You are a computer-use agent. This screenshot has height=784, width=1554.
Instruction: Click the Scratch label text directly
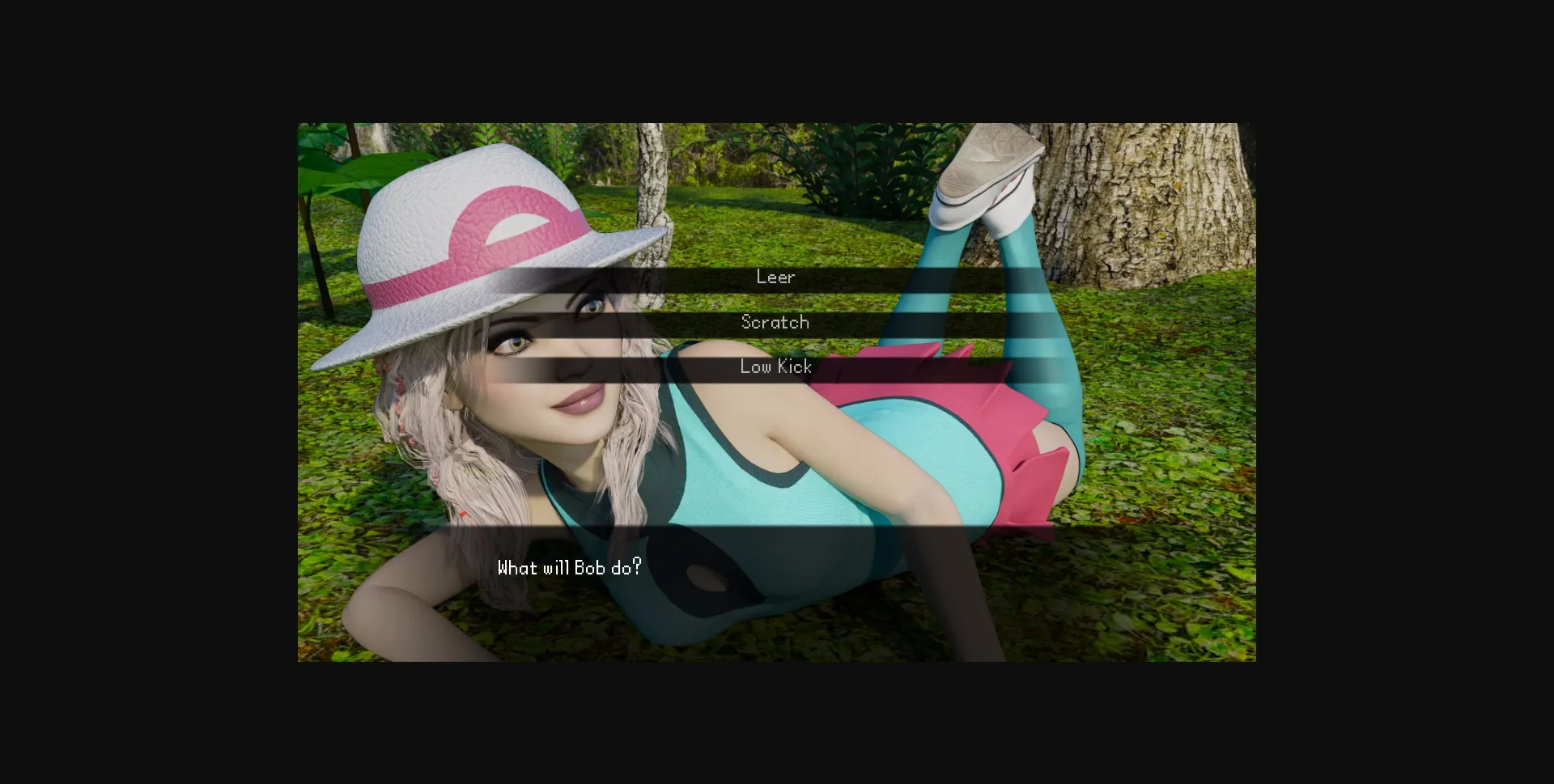[x=775, y=321]
